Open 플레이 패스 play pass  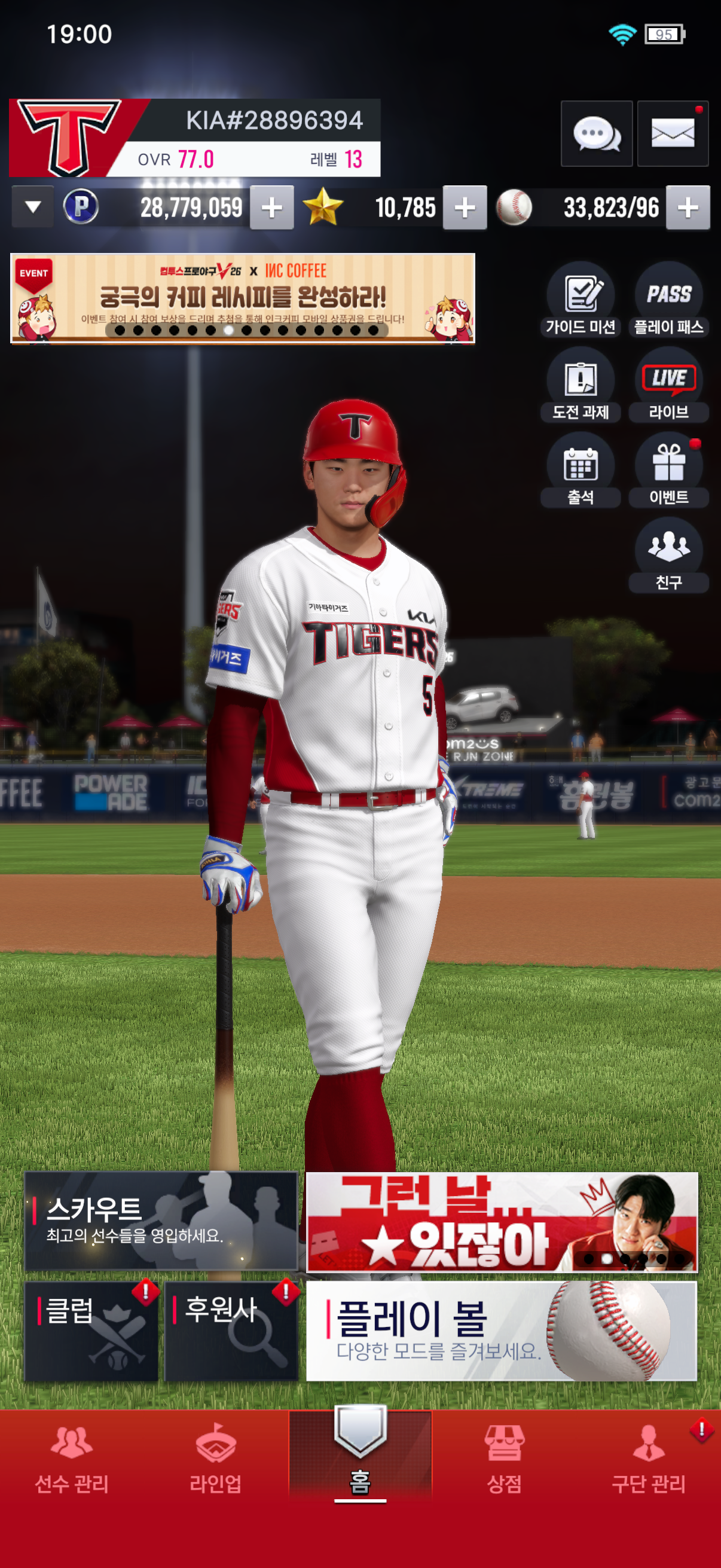[668, 300]
